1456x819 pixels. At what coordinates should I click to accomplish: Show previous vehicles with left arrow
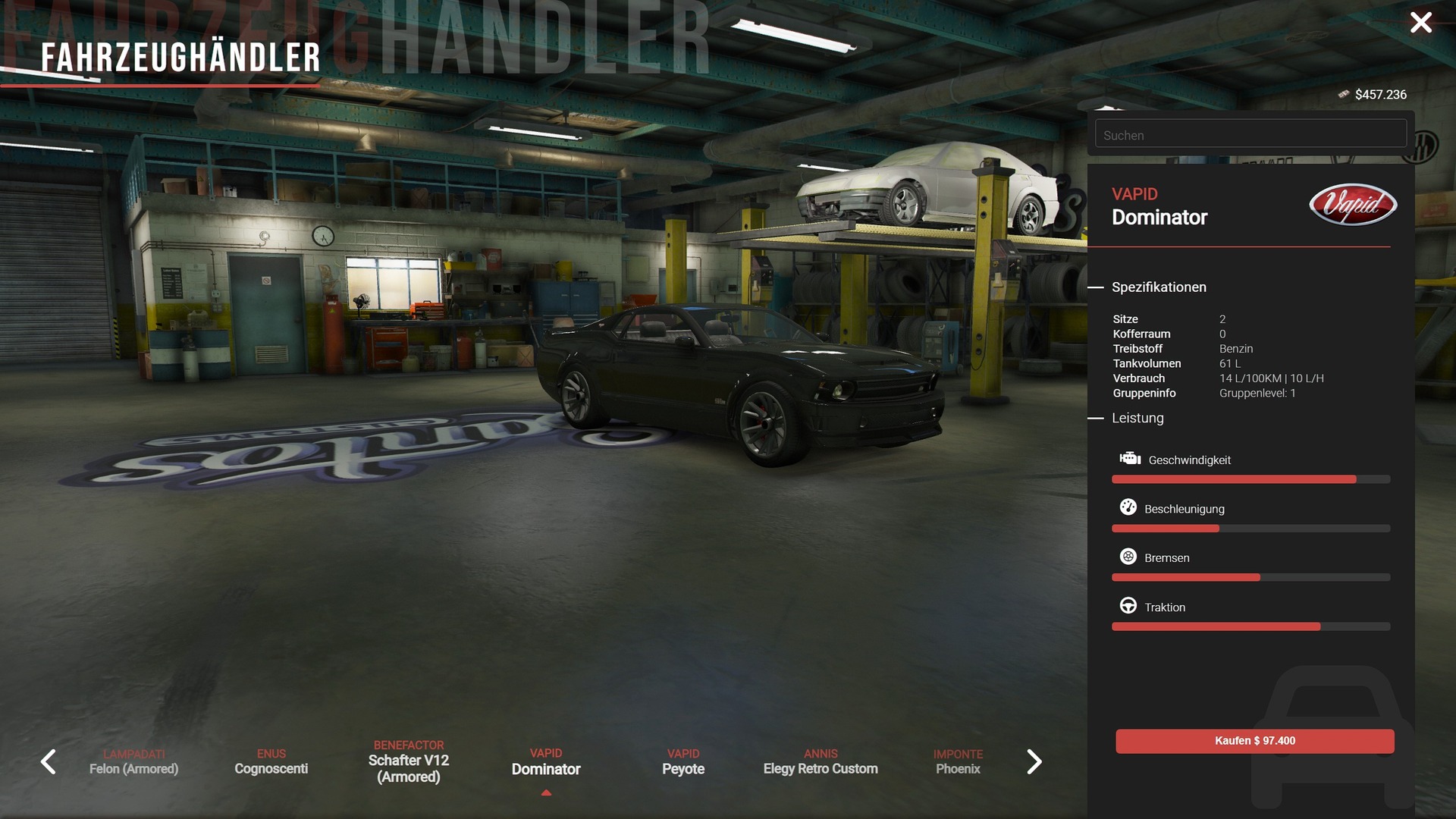[x=49, y=761]
